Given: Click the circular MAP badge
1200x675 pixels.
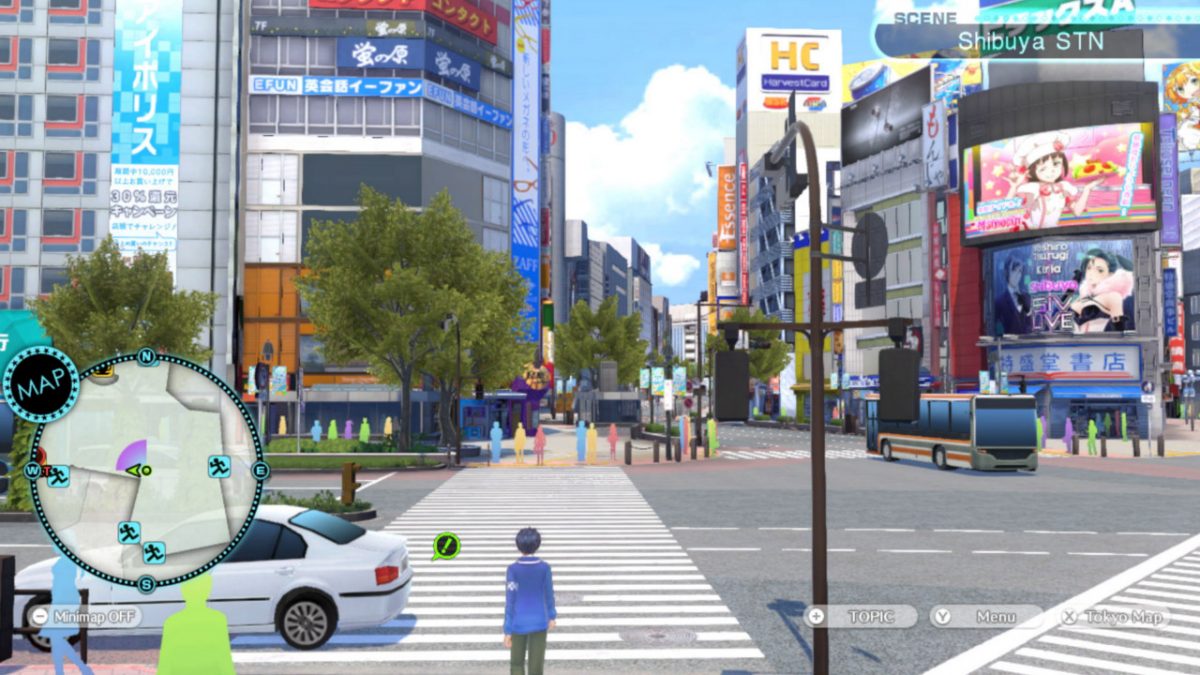Looking at the screenshot, I should [41, 384].
